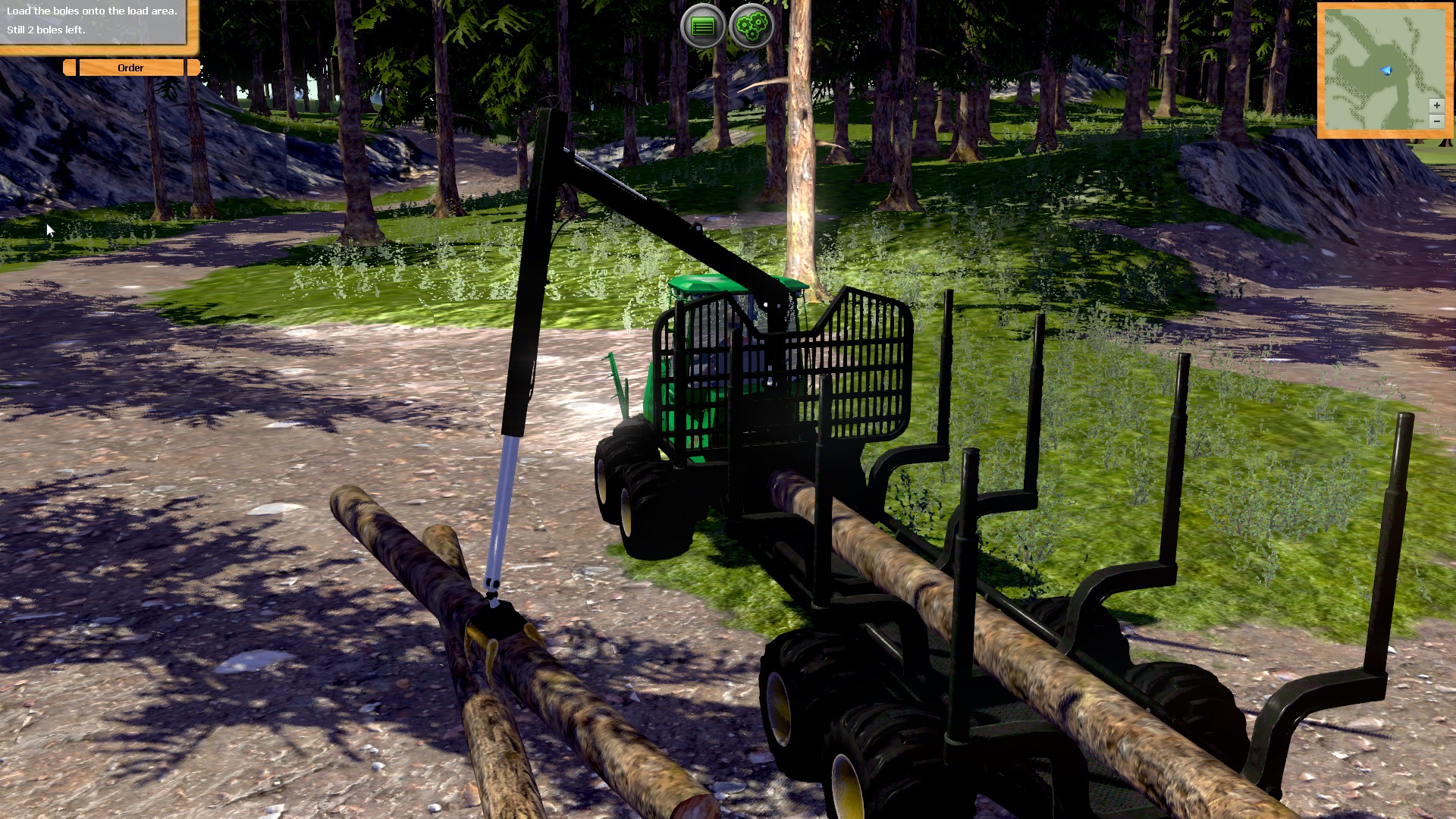Viewport: 1456px width, 819px height.
Task: Open the green task list icon
Action: click(x=704, y=25)
